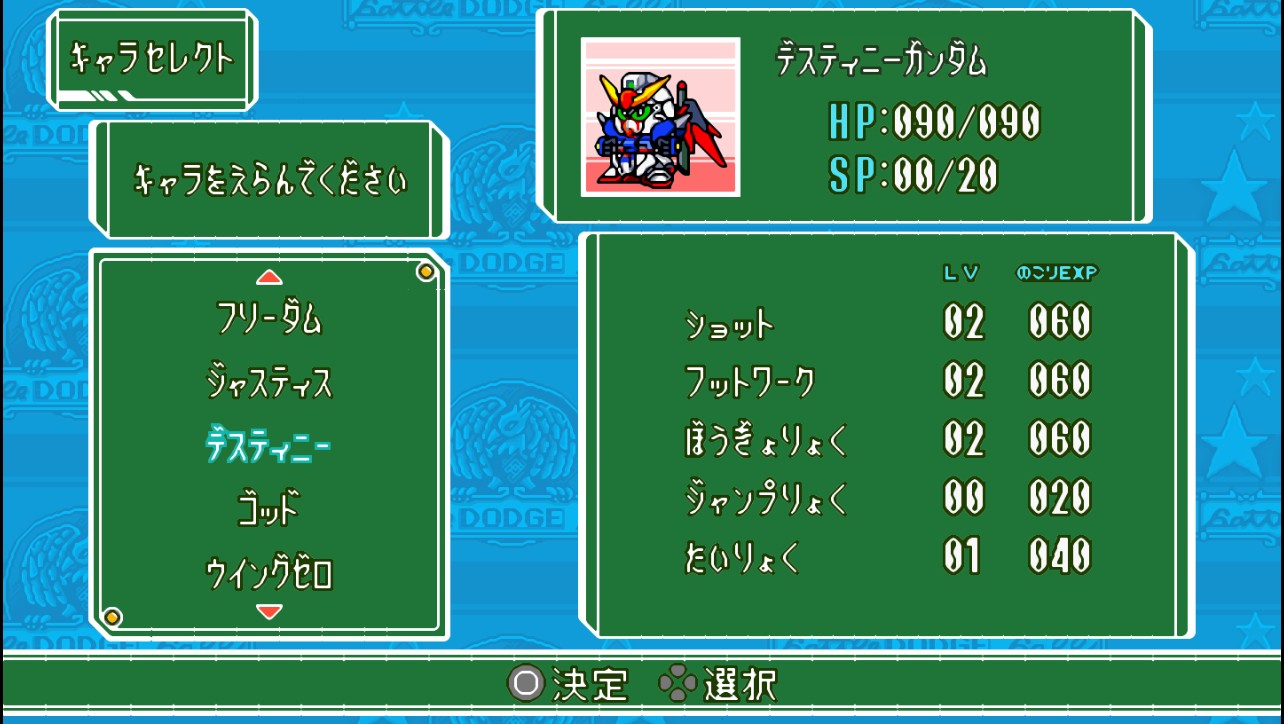This screenshot has height=724, width=1284.
Task: Pick the highlighted デスティニー entry
Action: [269, 447]
